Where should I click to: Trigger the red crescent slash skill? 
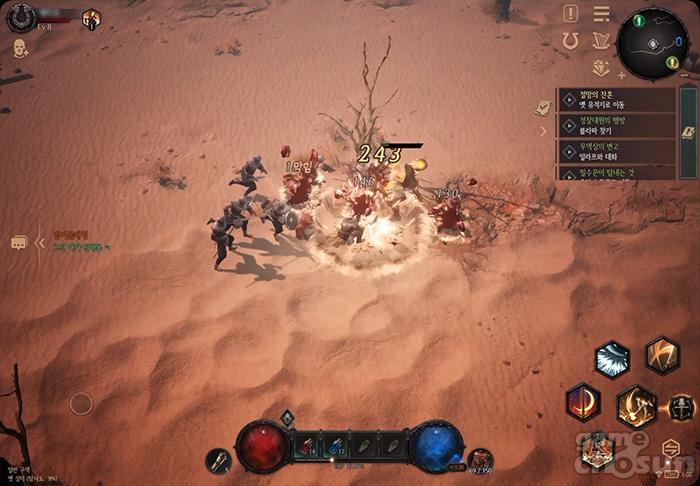(583, 402)
